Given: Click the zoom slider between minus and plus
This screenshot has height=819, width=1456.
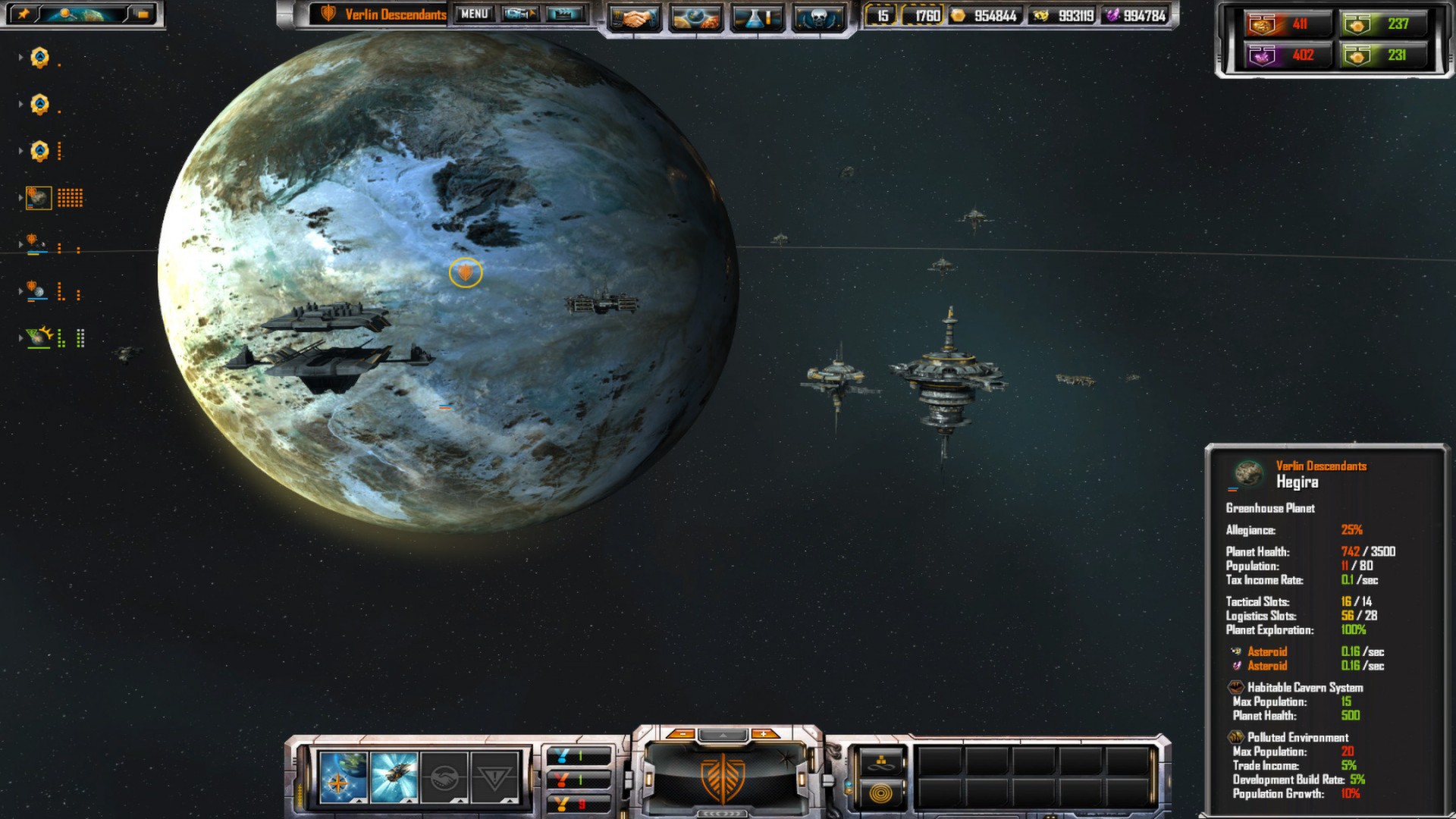Looking at the screenshot, I should [723, 736].
